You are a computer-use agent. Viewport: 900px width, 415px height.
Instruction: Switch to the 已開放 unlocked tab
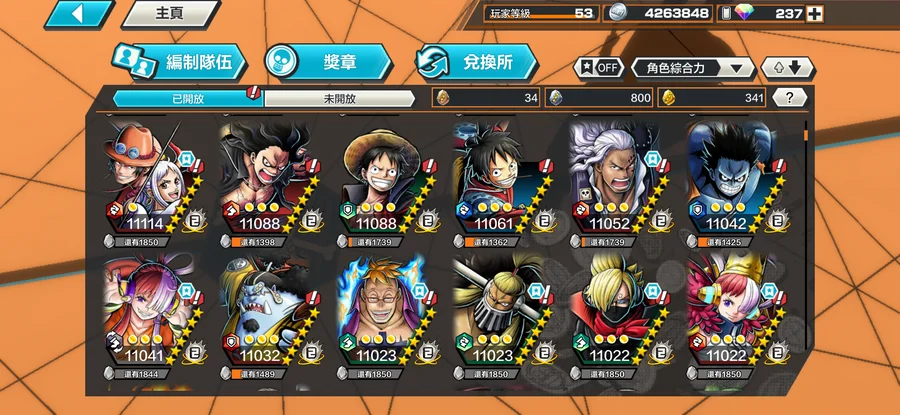point(186,99)
